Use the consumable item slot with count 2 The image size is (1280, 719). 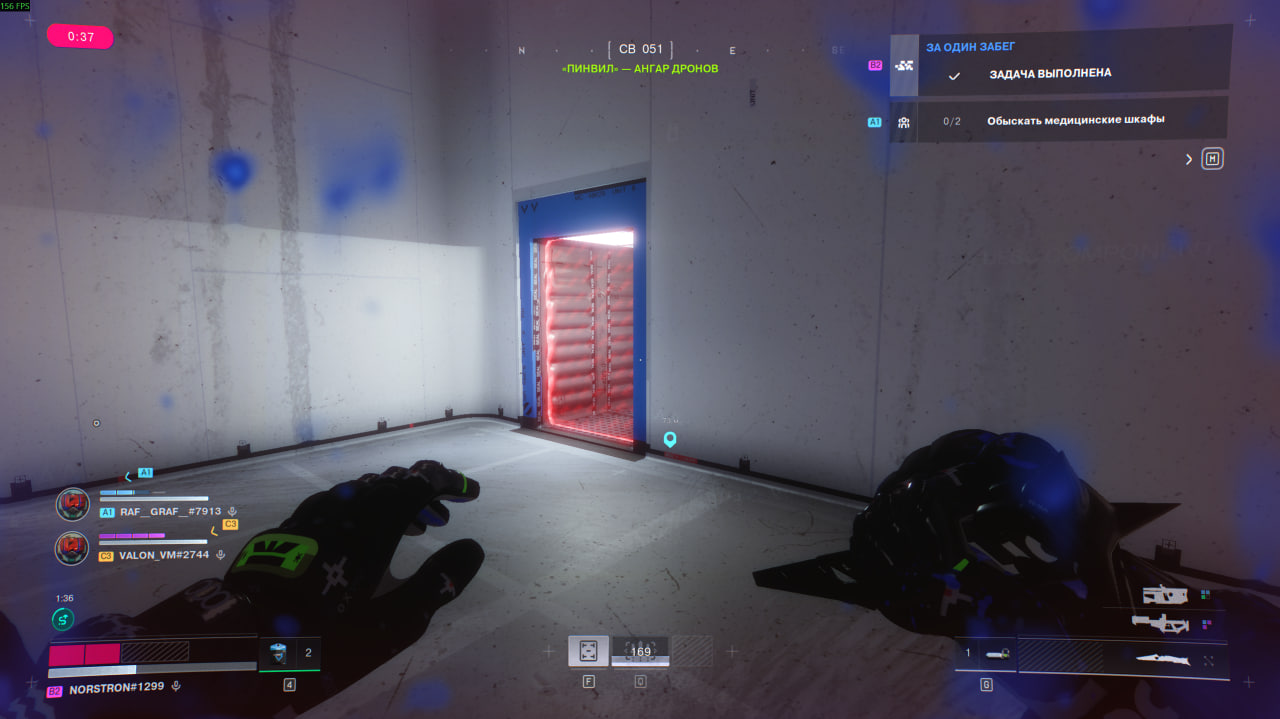point(289,653)
